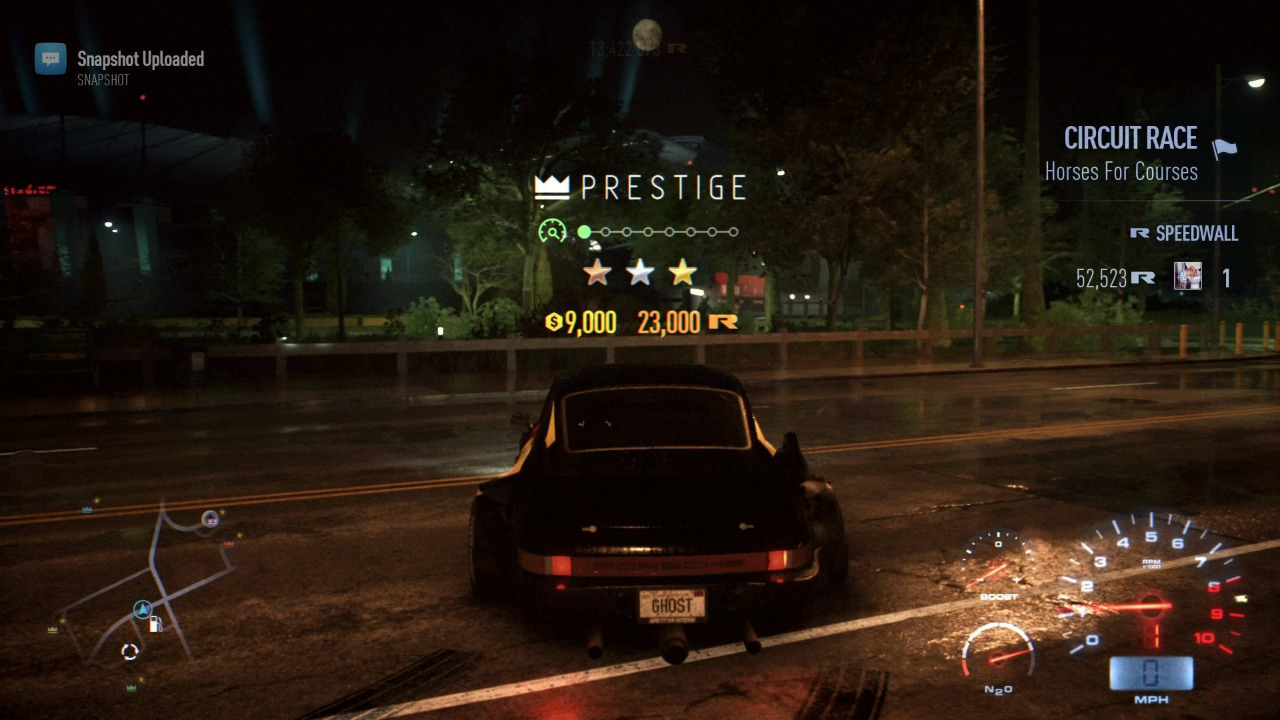This screenshot has width=1280, height=720.
Task: Open the Snapshot Uploaded notification
Action: pyautogui.click(x=140, y=59)
